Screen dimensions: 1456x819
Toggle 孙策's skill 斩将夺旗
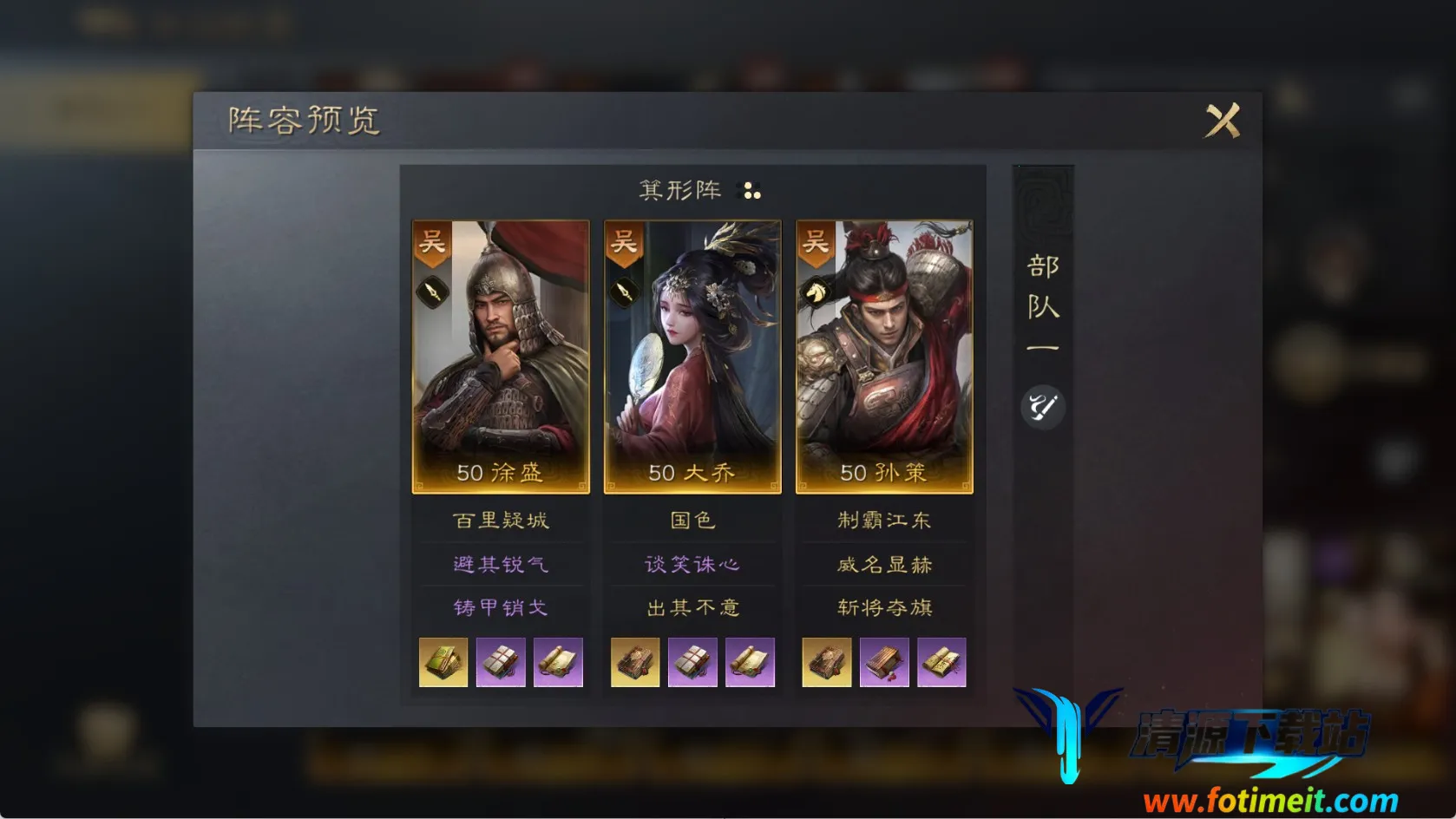pyautogui.click(x=883, y=608)
